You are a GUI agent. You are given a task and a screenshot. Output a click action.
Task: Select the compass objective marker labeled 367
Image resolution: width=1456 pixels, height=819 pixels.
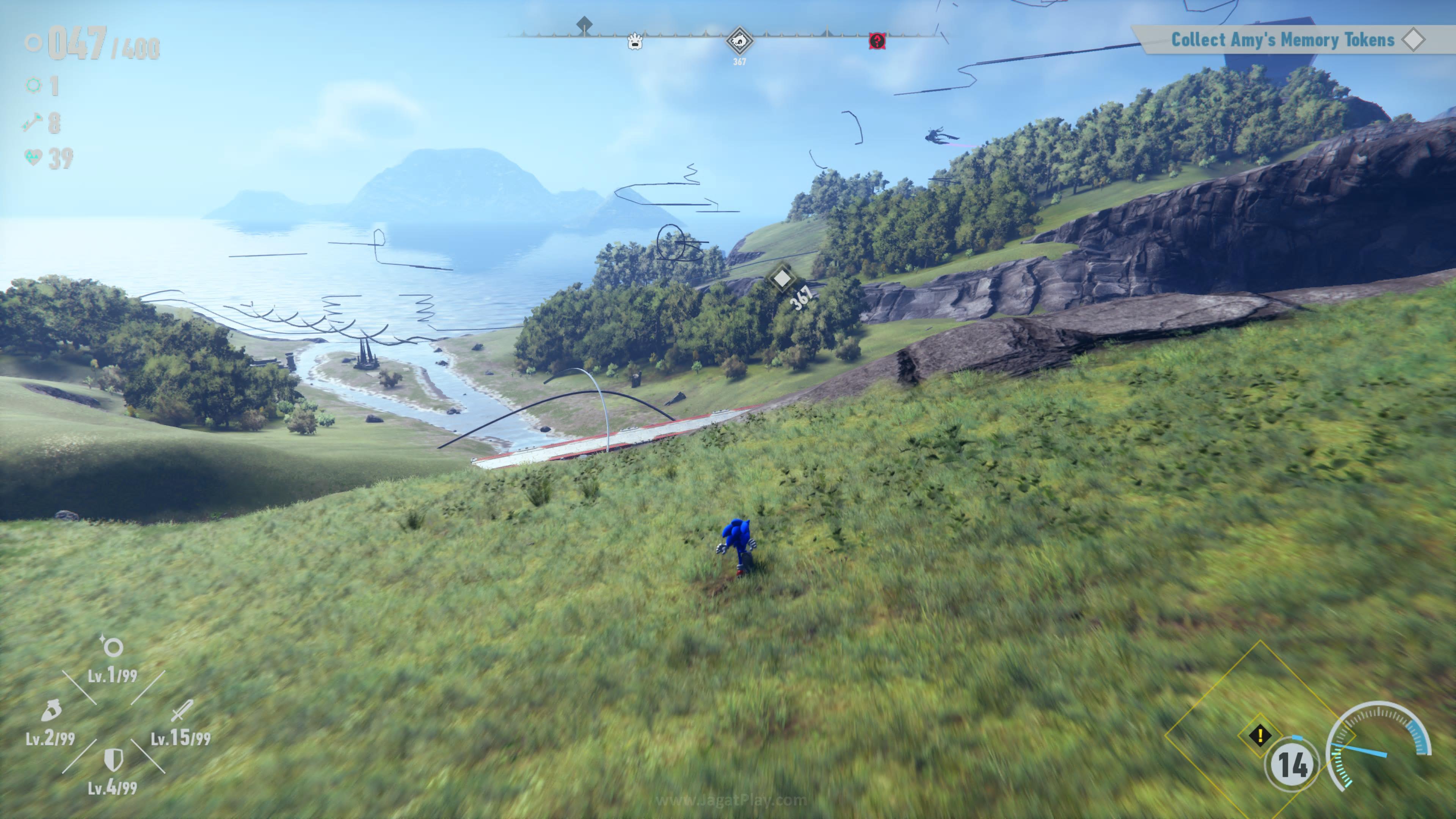coord(739,41)
